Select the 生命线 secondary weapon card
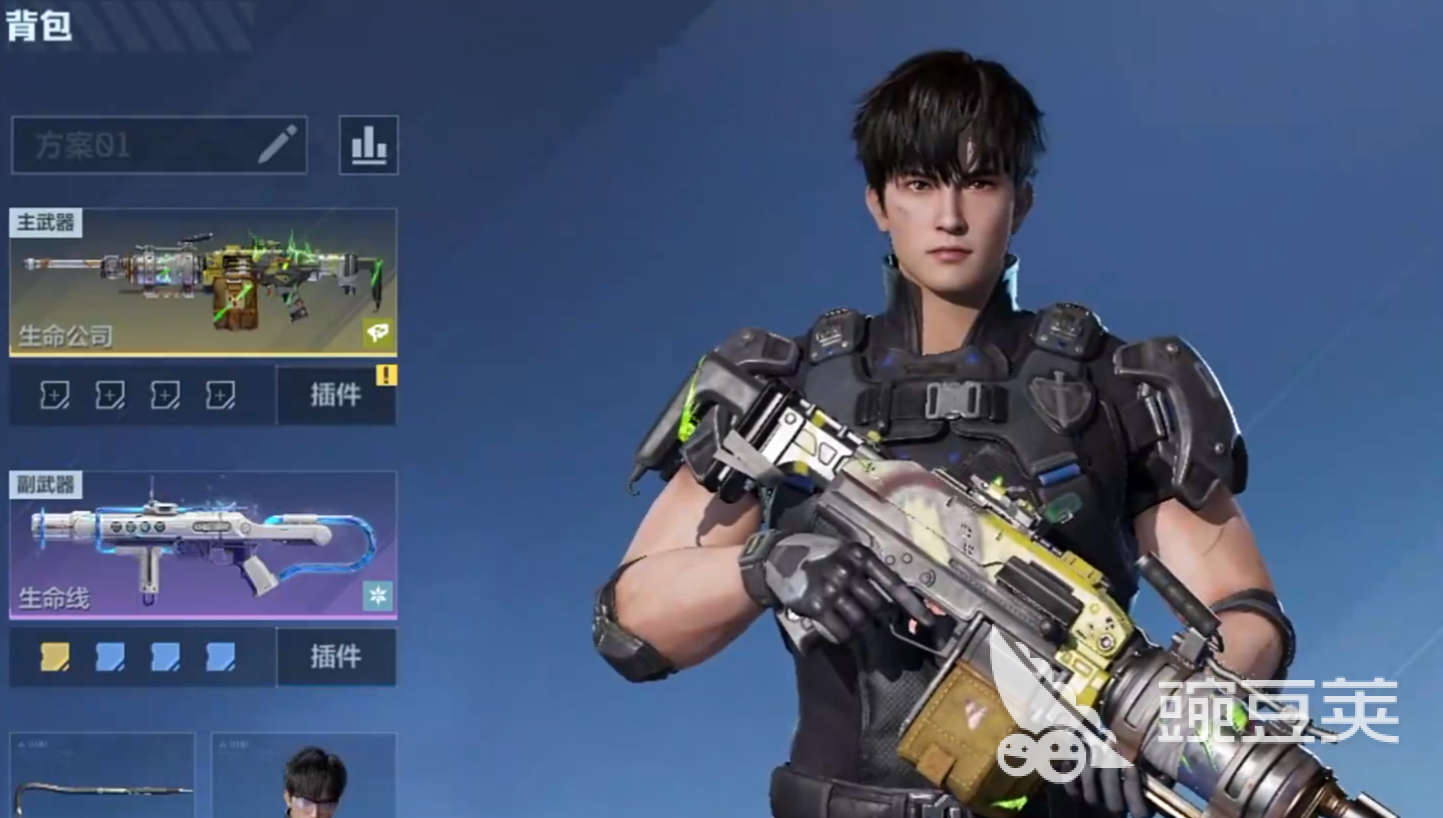1443x818 pixels. (203, 544)
